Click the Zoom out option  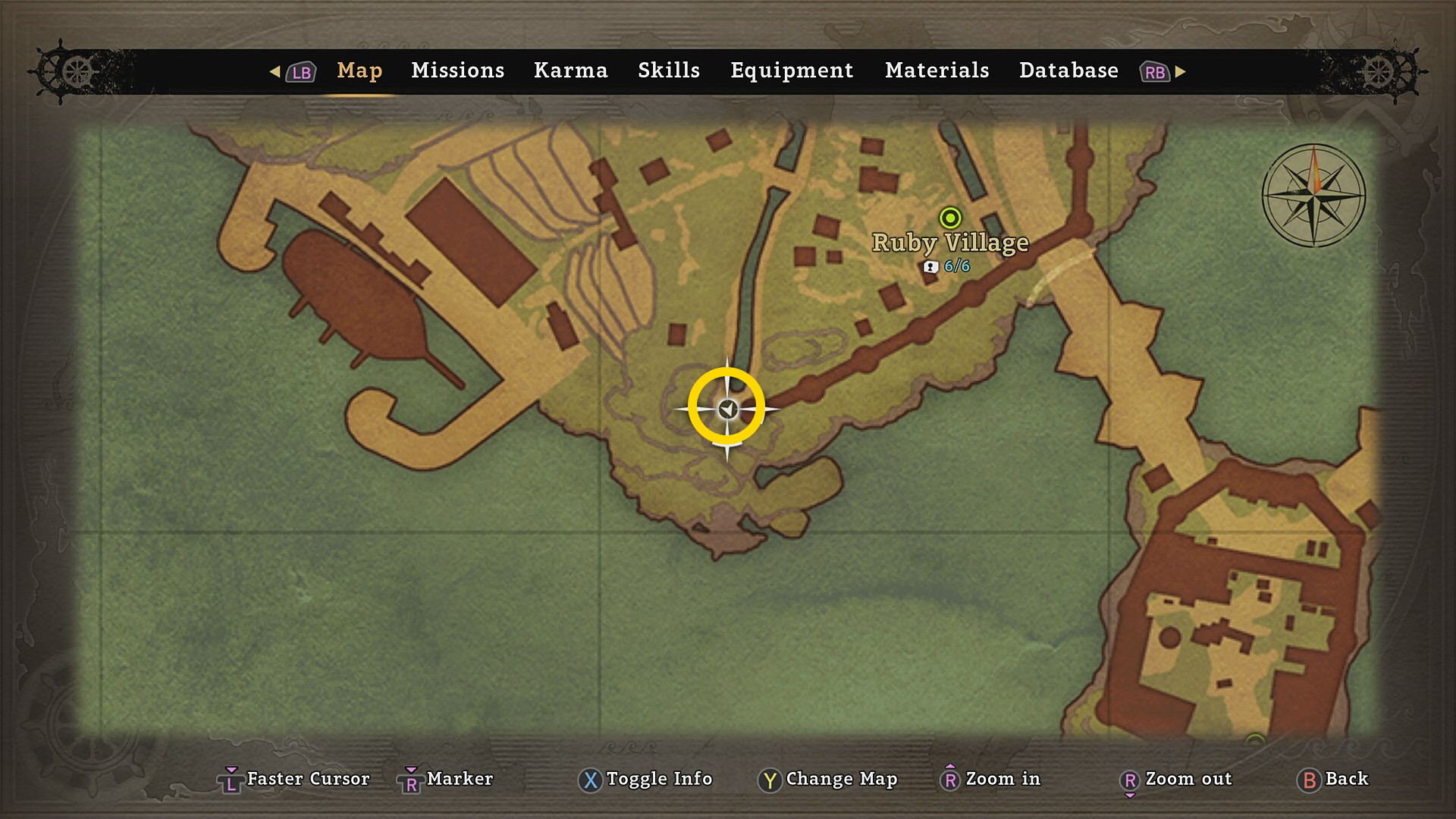[x=1175, y=779]
